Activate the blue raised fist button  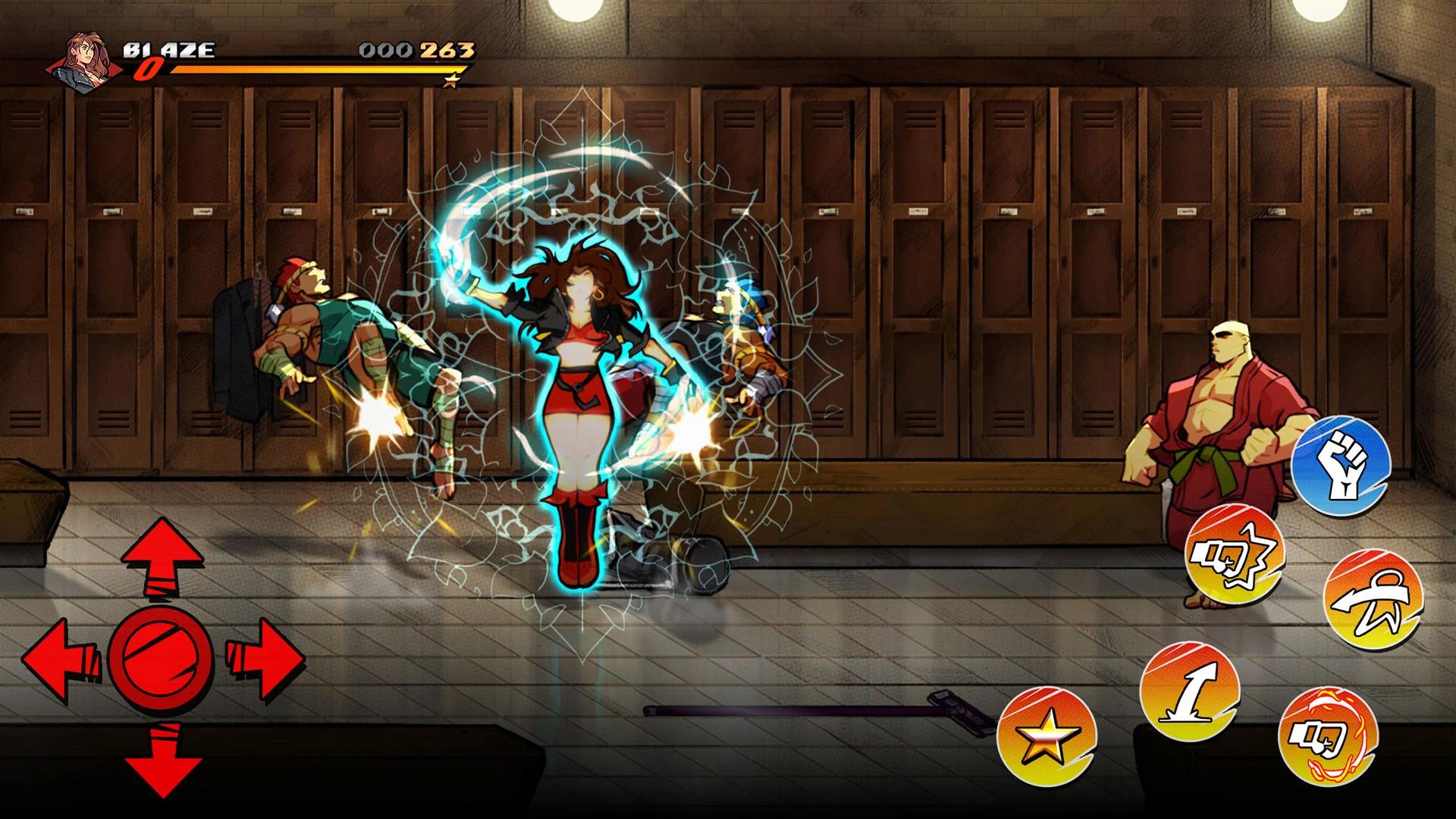1341,466
